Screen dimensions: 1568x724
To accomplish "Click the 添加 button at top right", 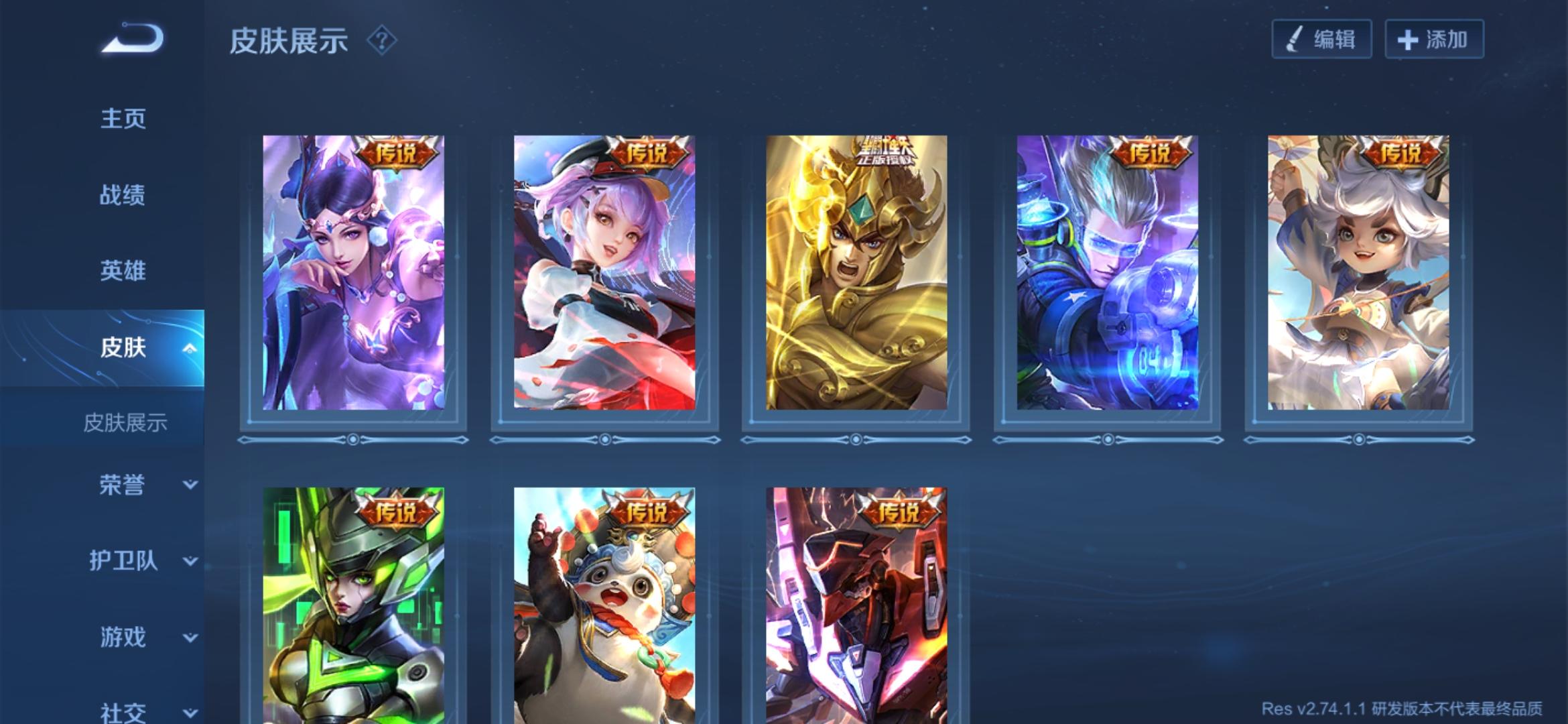I will [1434, 39].
